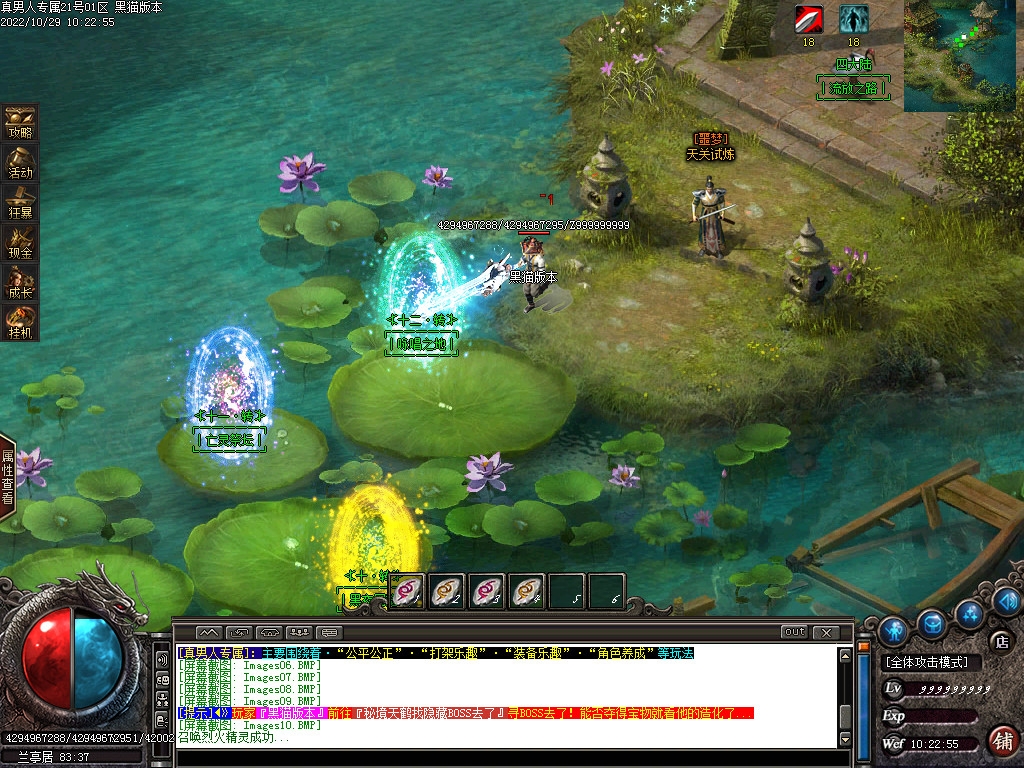Open the 狂暴 berserk menu

coord(20,201)
